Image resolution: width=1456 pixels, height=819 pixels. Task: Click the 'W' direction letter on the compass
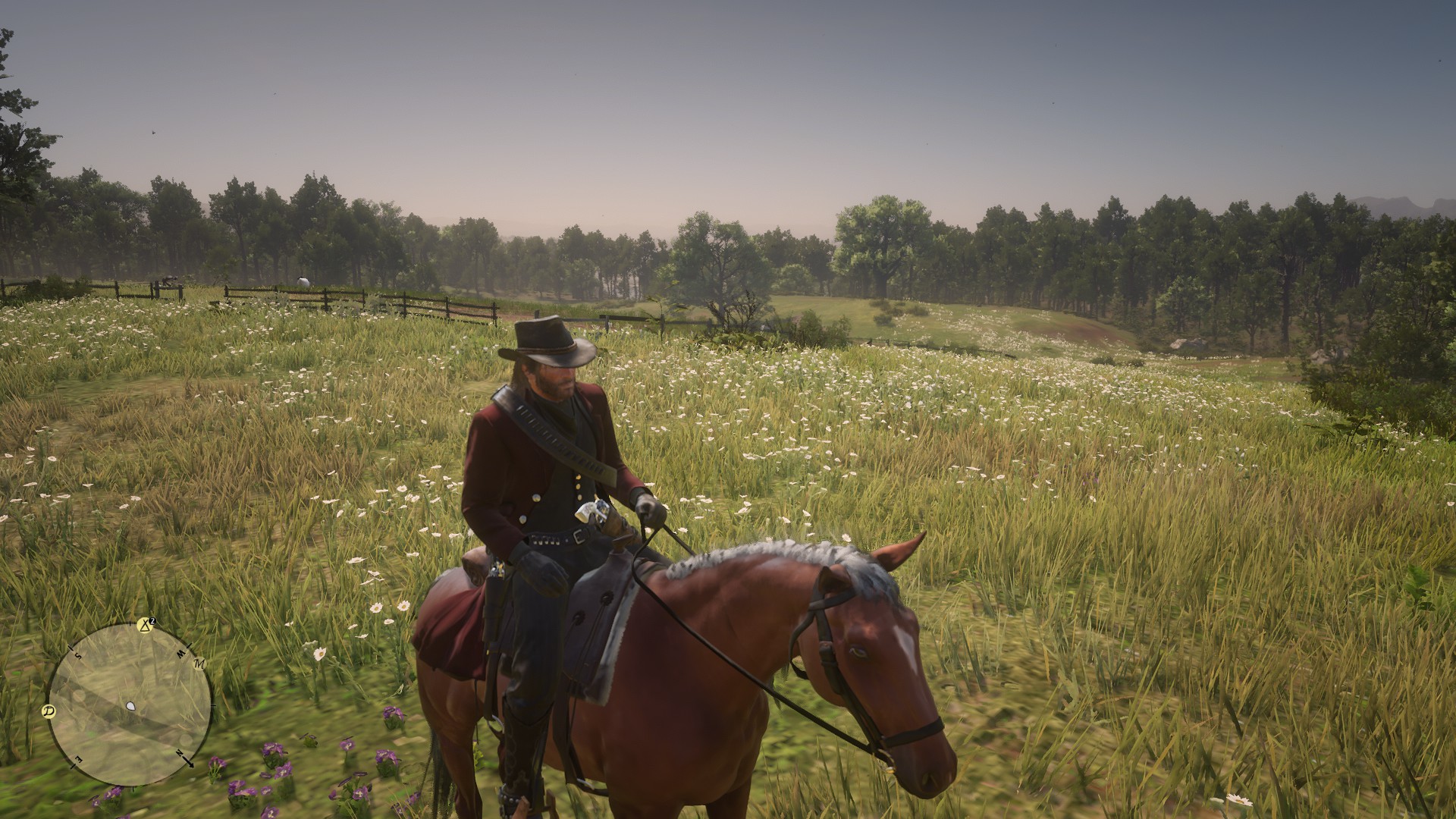(x=181, y=654)
